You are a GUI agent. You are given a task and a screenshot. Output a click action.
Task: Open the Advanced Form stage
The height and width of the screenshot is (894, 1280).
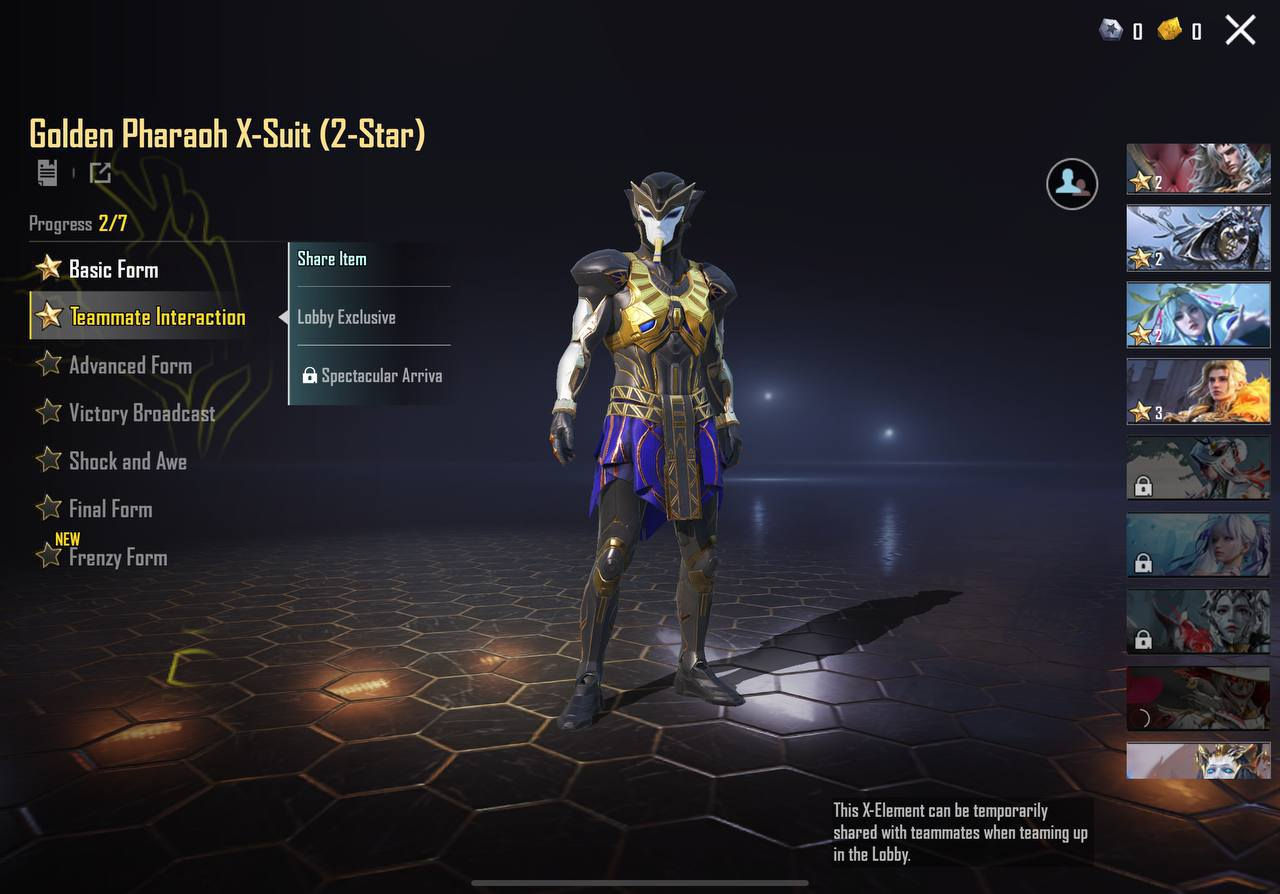pyautogui.click(x=129, y=365)
